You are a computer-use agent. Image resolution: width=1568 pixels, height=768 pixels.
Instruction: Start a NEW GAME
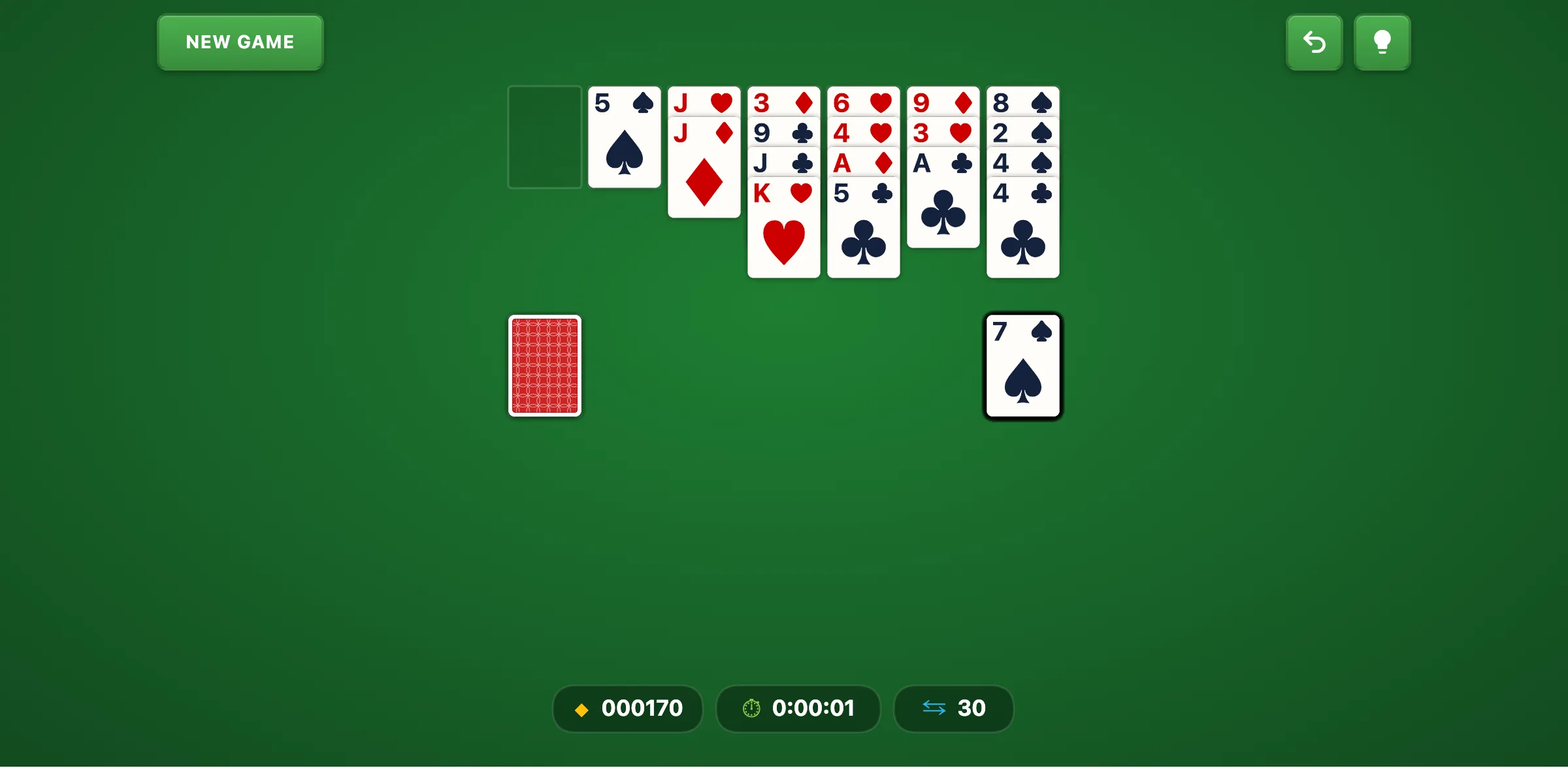tap(240, 42)
